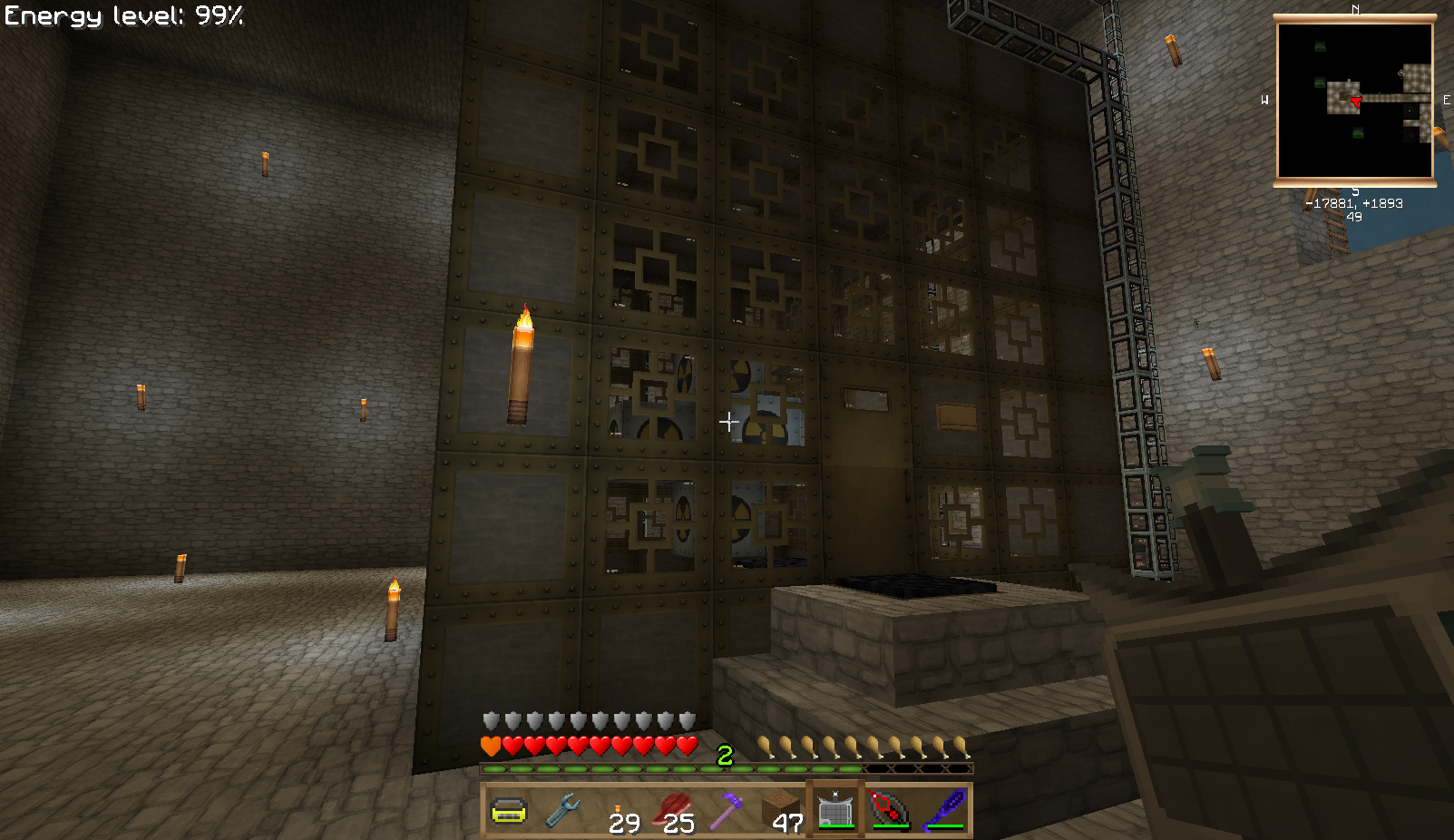Choose the red and grey tool slot
Screen dimensions: 1454x840
click(x=890, y=810)
